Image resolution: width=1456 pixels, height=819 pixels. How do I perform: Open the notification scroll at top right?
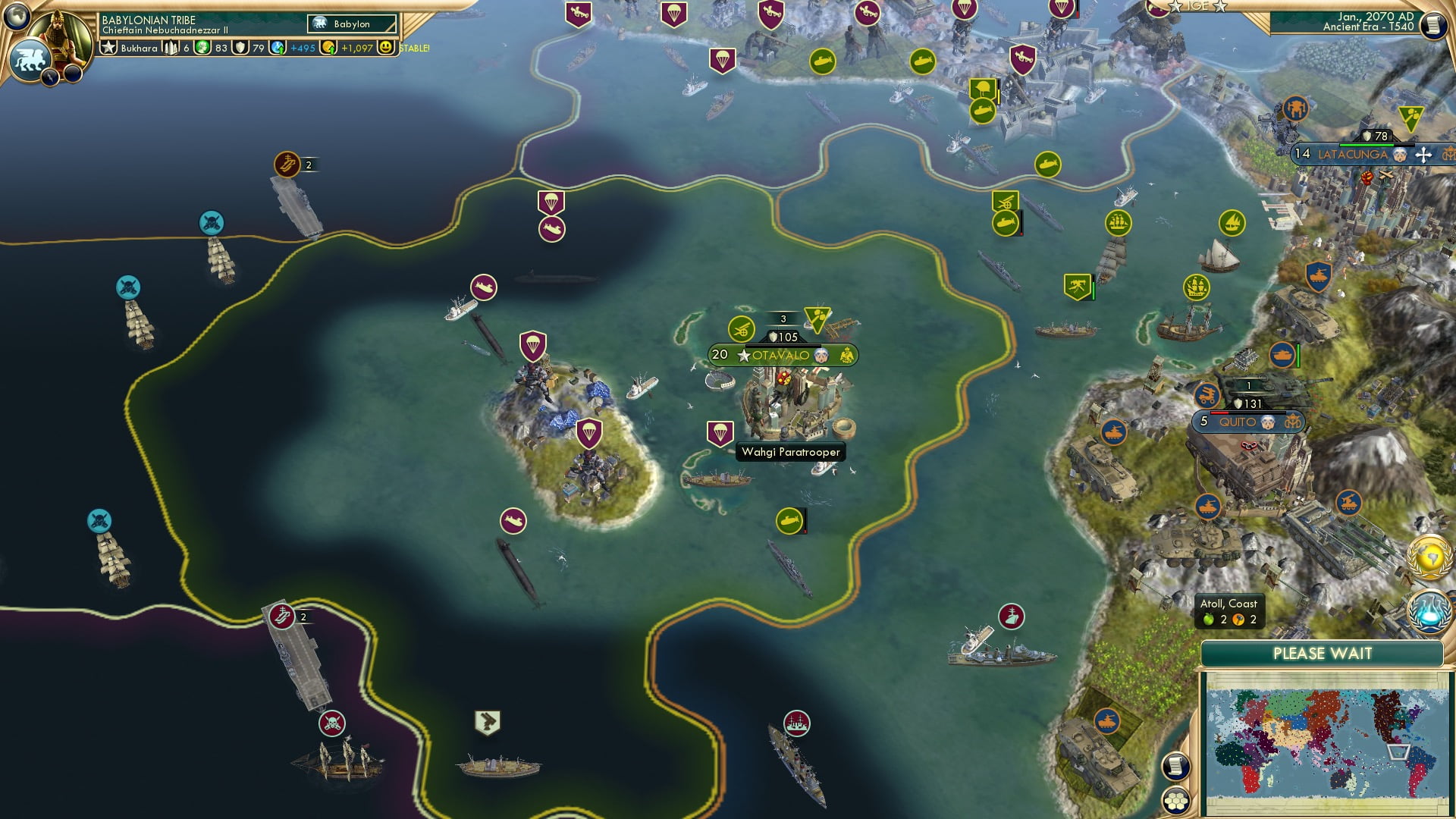1433,25
